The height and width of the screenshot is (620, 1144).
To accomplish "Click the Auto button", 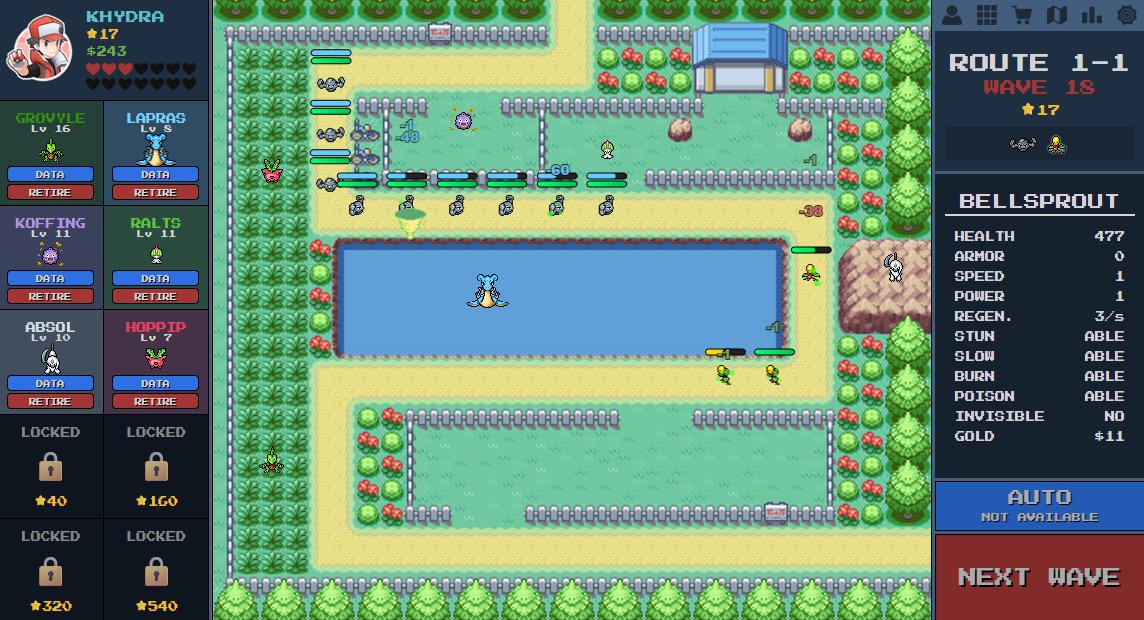I will (1039, 504).
